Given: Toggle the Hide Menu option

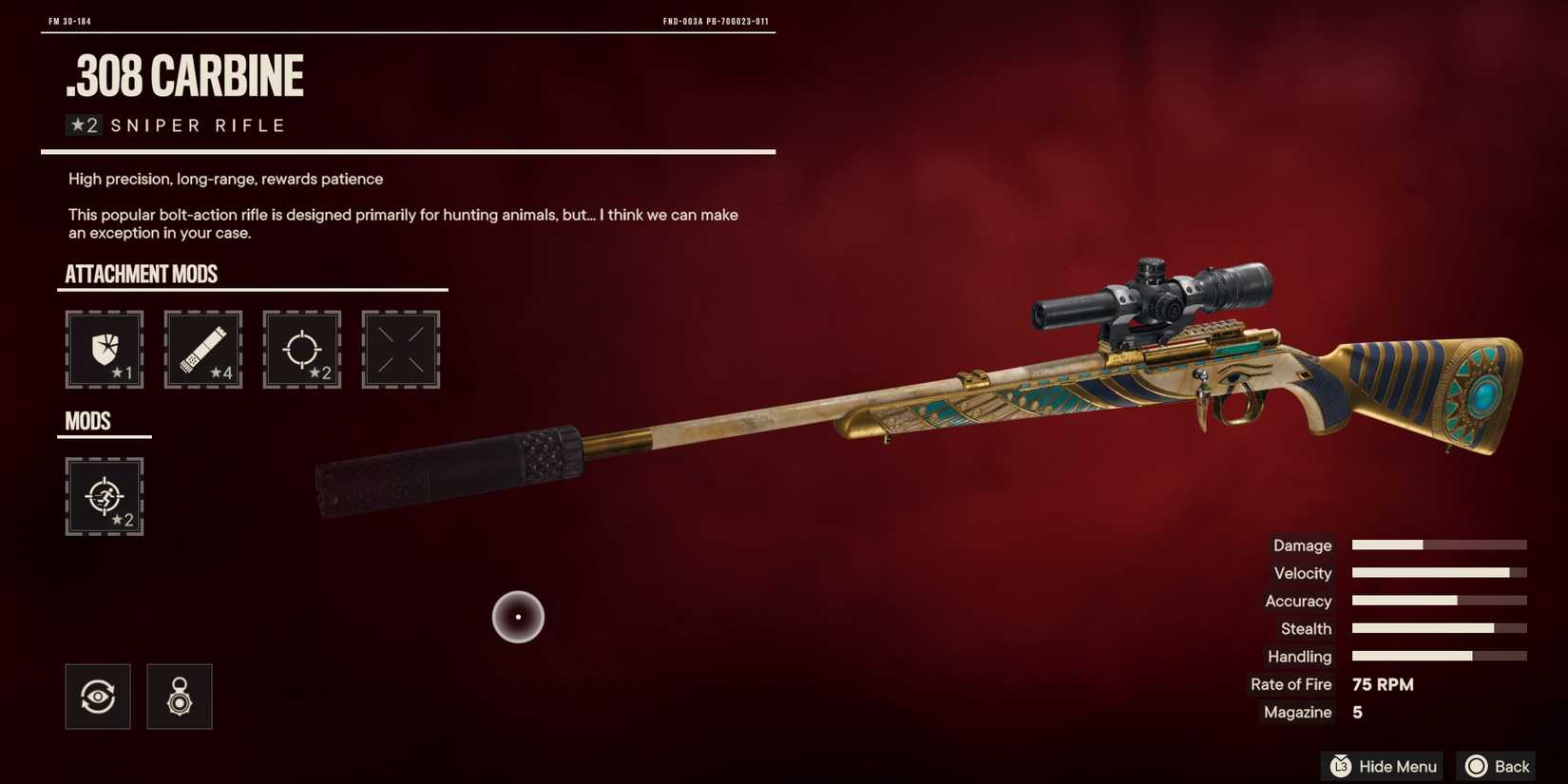Looking at the screenshot, I should 1381,766.
